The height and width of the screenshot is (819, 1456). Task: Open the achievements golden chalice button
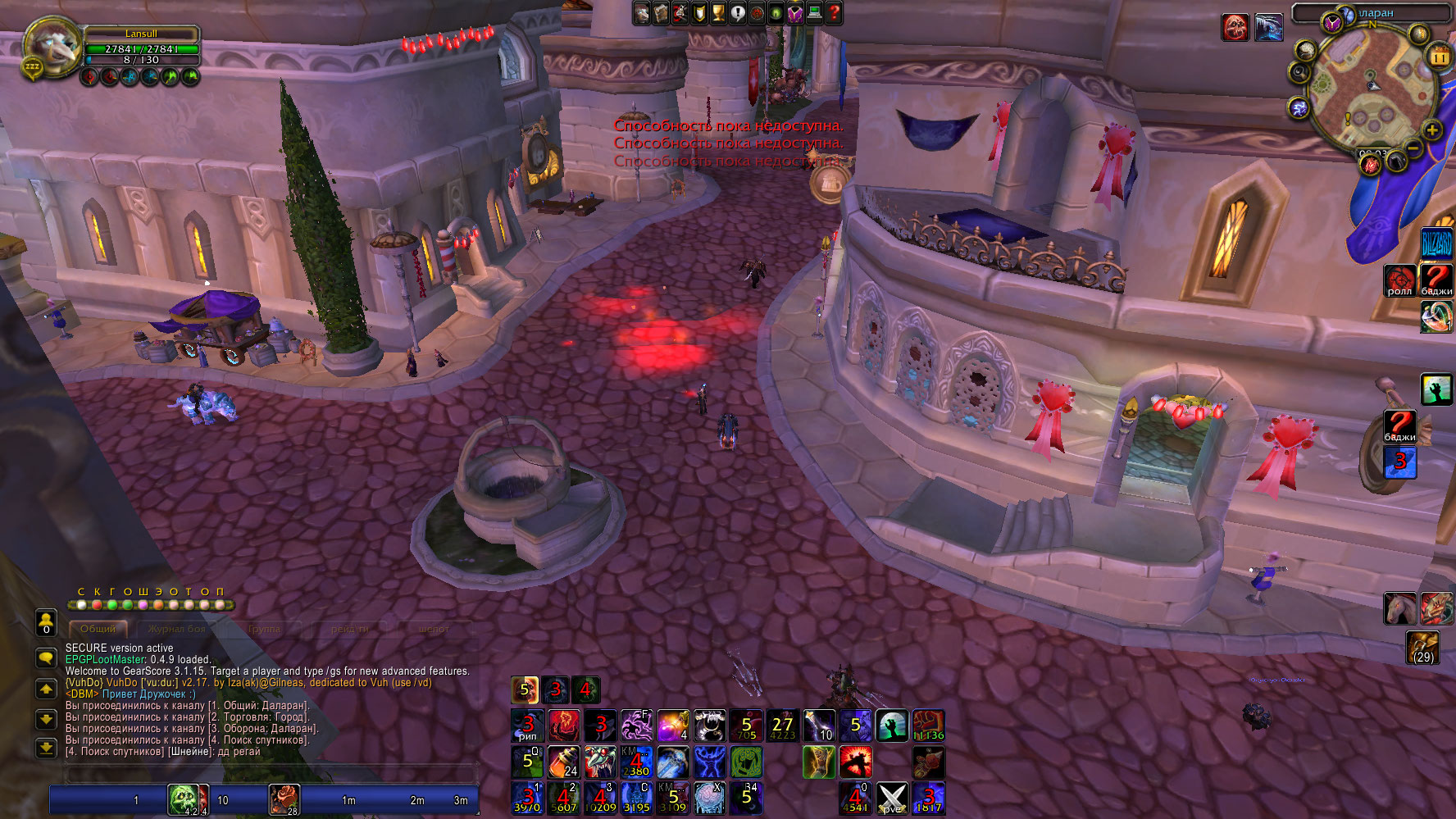click(x=719, y=13)
